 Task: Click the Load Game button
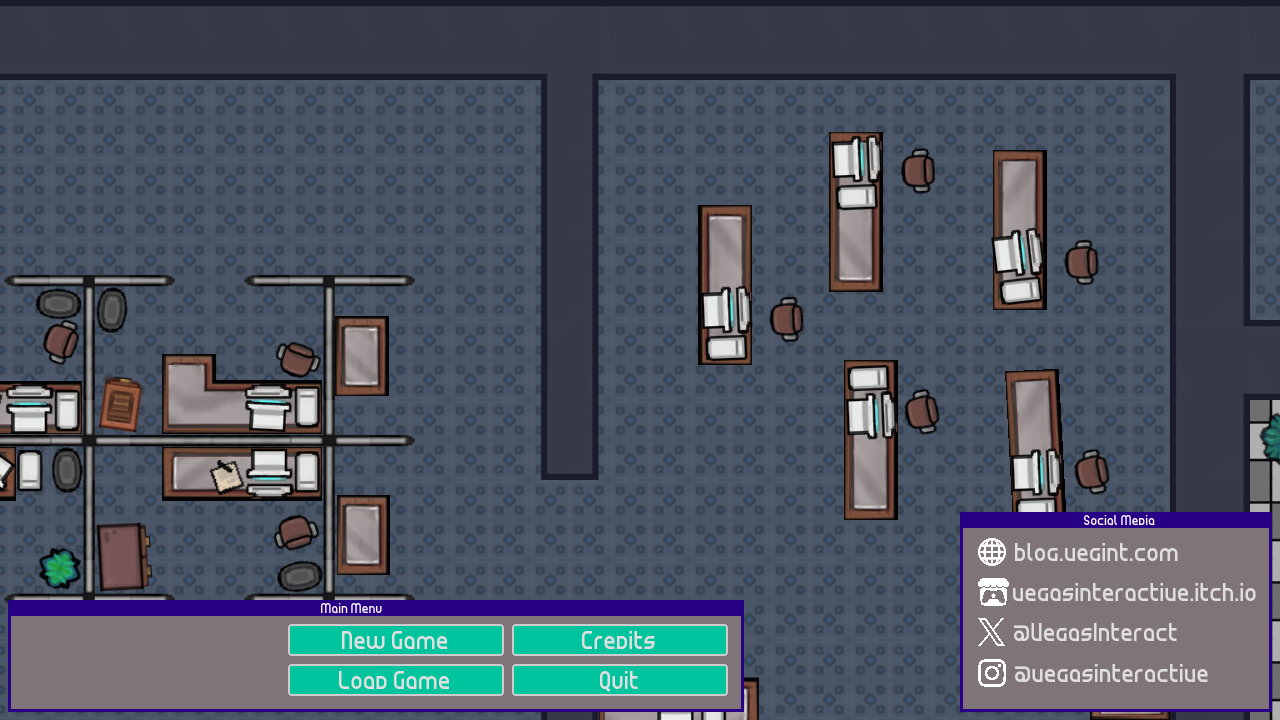(396, 679)
